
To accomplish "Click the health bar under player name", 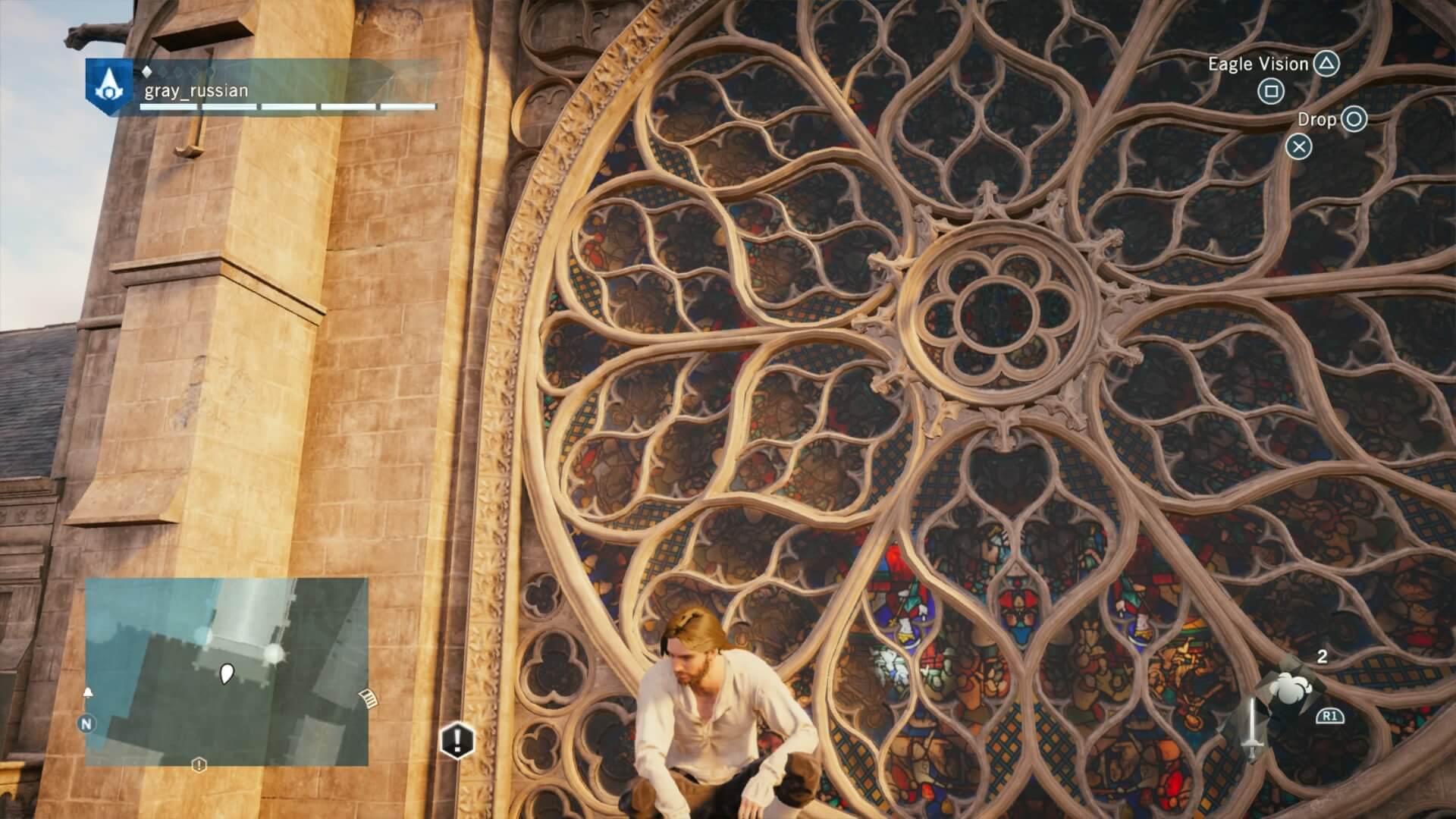I will (x=288, y=107).
